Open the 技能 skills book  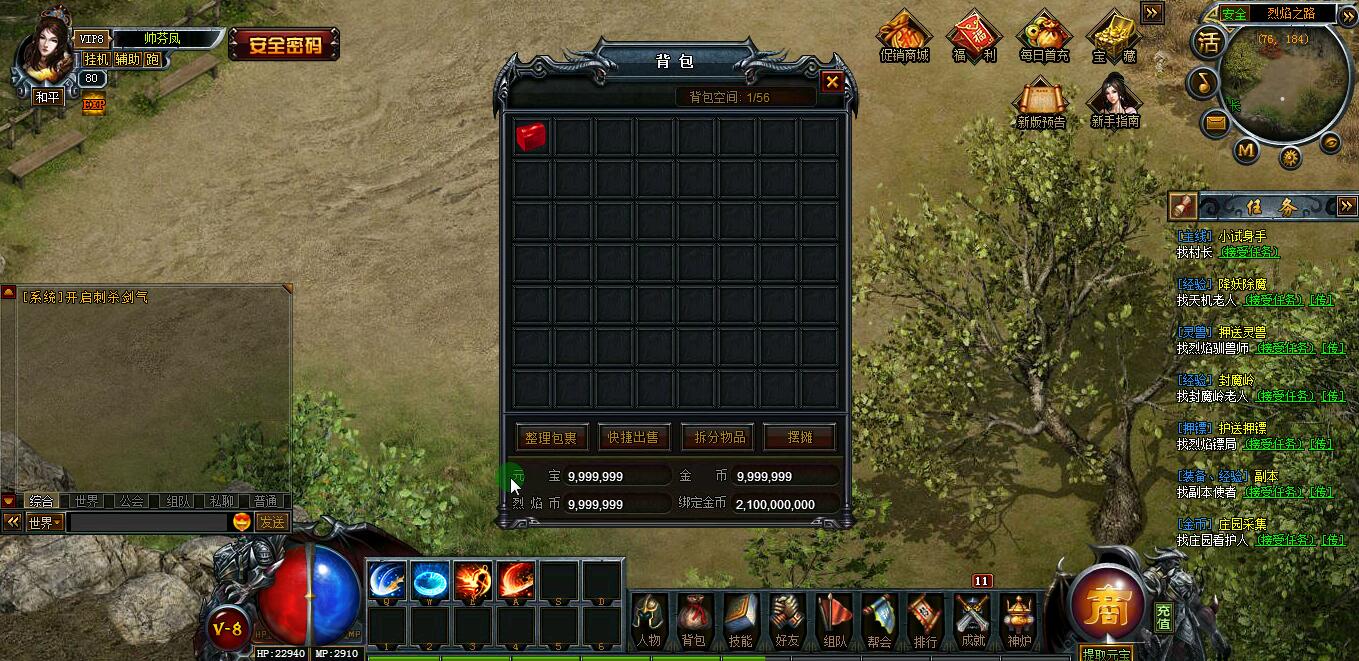point(740,621)
